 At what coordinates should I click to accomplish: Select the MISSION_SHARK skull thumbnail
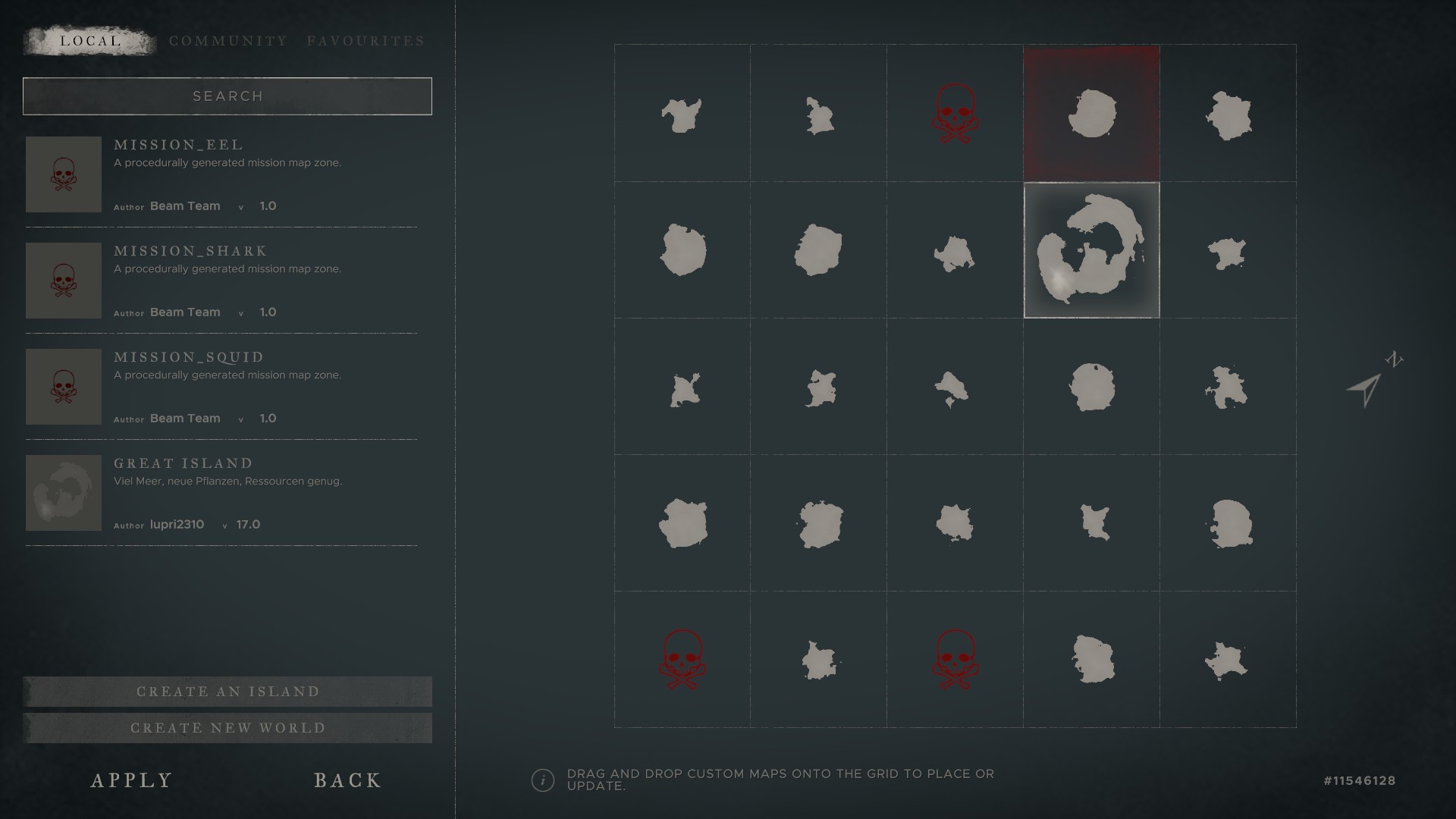click(x=64, y=281)
